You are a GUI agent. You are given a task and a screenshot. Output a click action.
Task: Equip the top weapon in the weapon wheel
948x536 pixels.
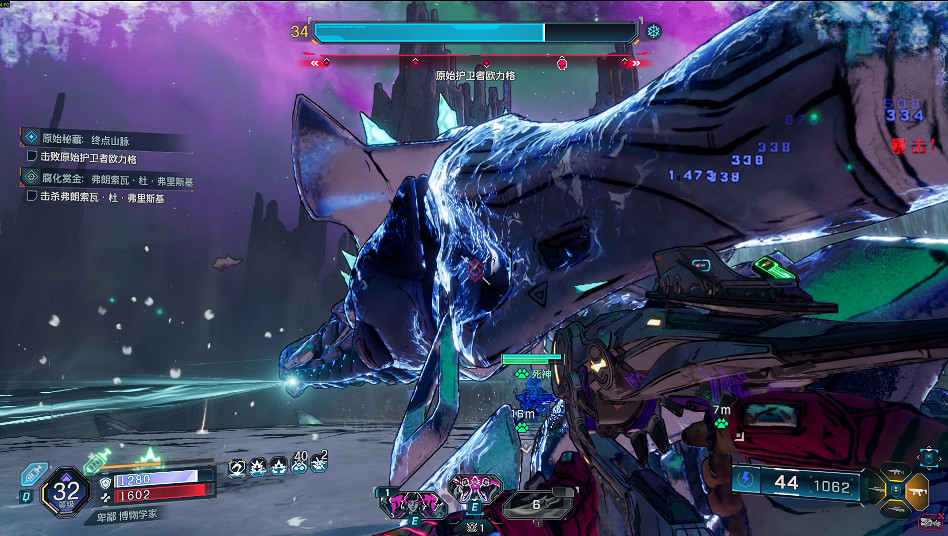[894, 470]
